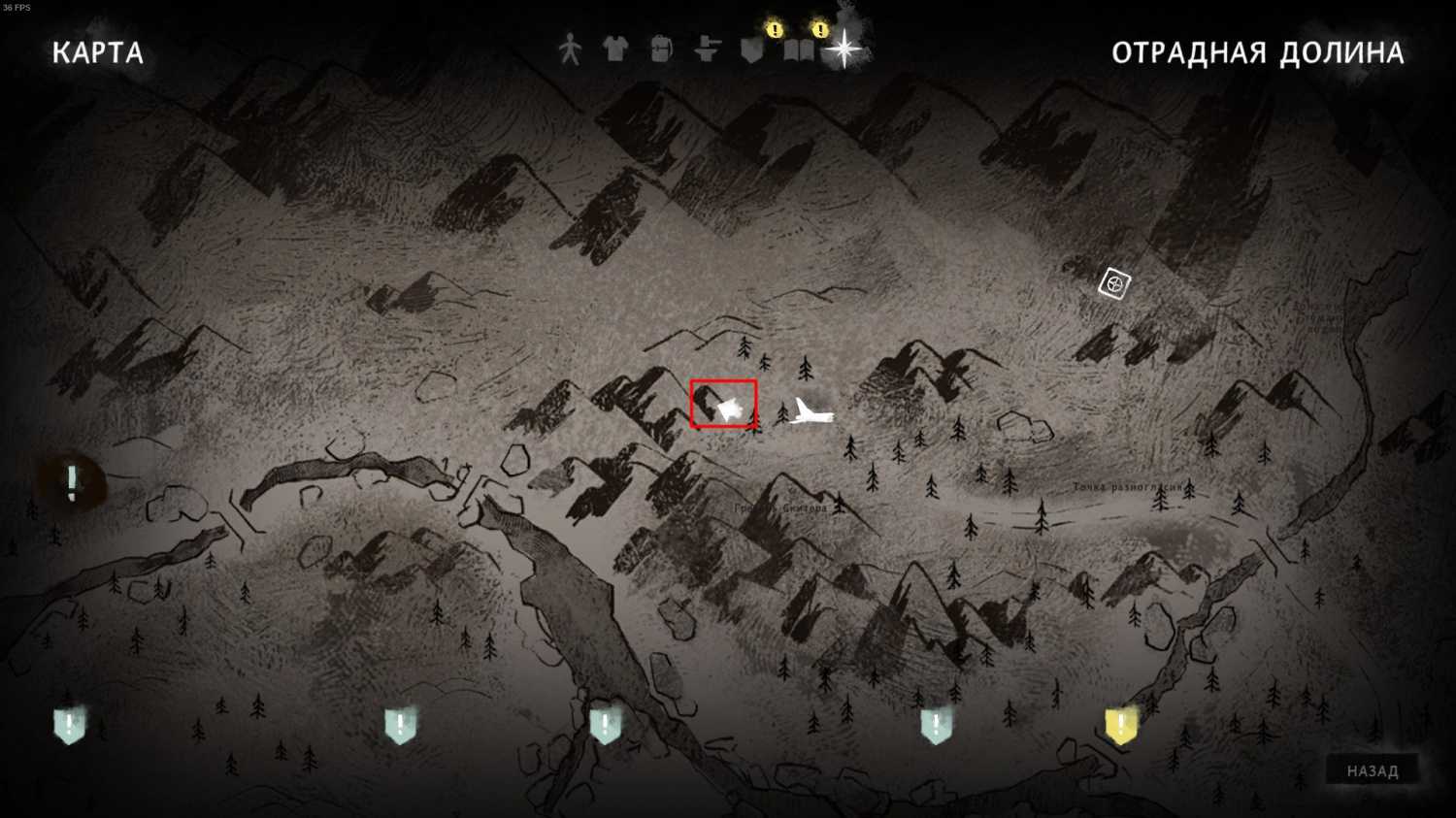Switch to the shirt clothing tab
The width and height of the screenshot is (1456, 818).
(614, 49)
